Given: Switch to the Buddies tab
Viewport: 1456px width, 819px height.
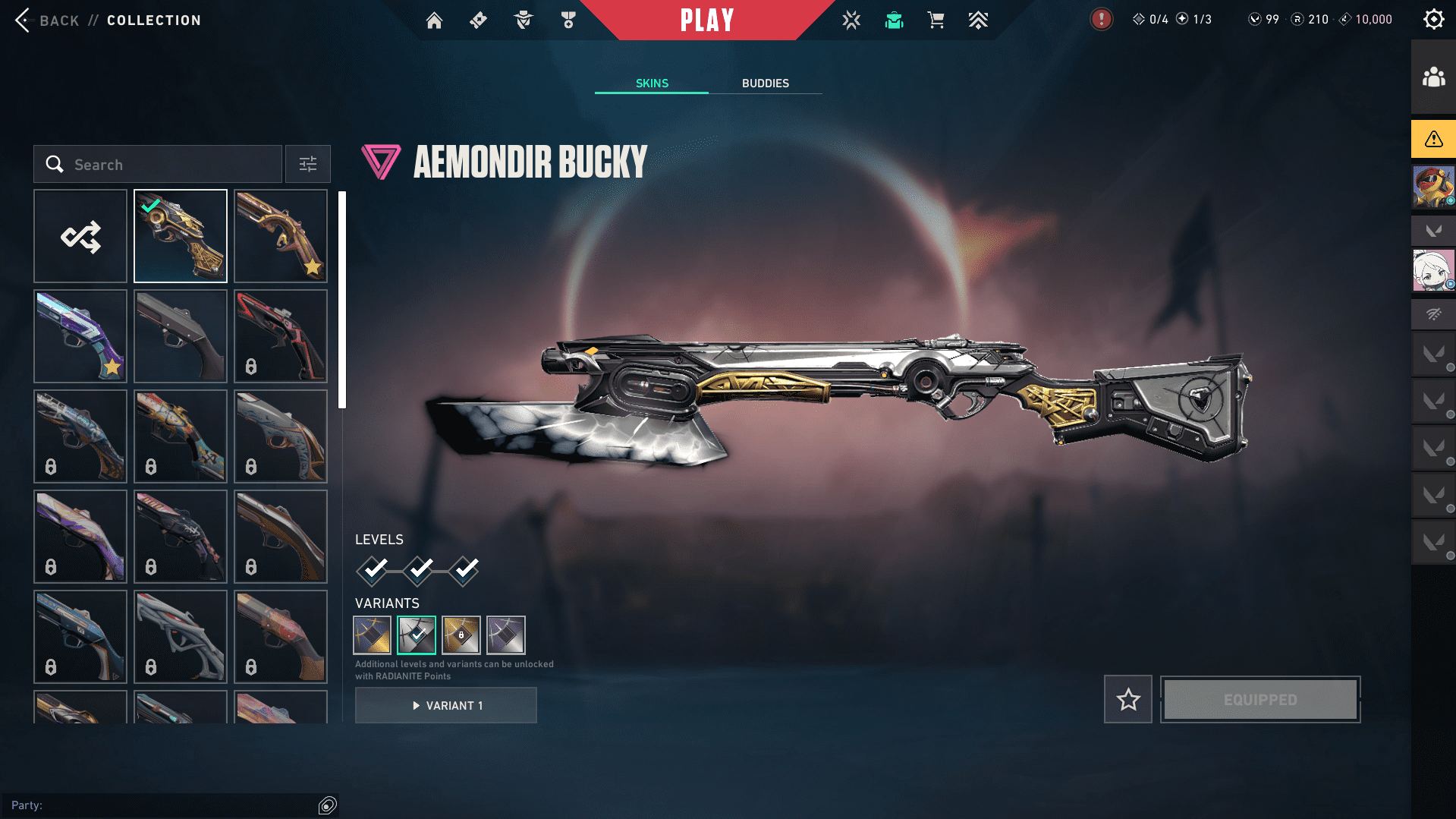Looking at the screenshot, I should click(765, 83).
